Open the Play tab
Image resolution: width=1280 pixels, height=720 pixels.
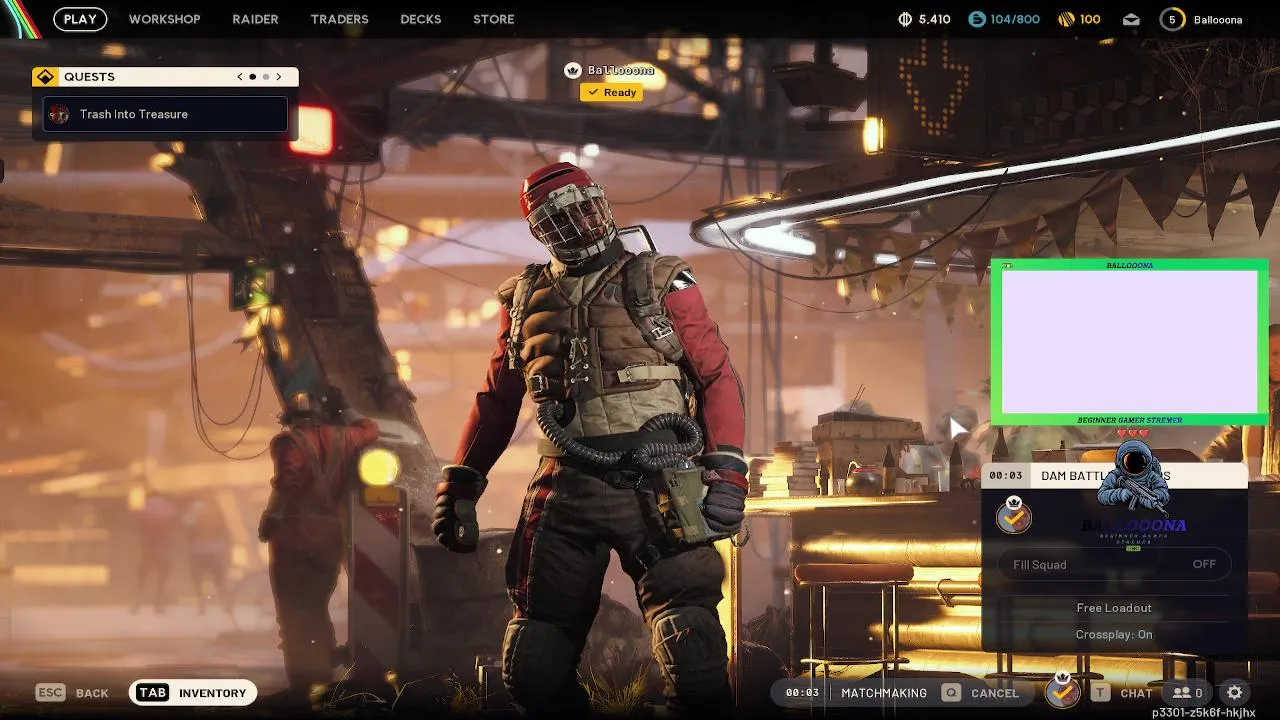click(x=80, y=19)
